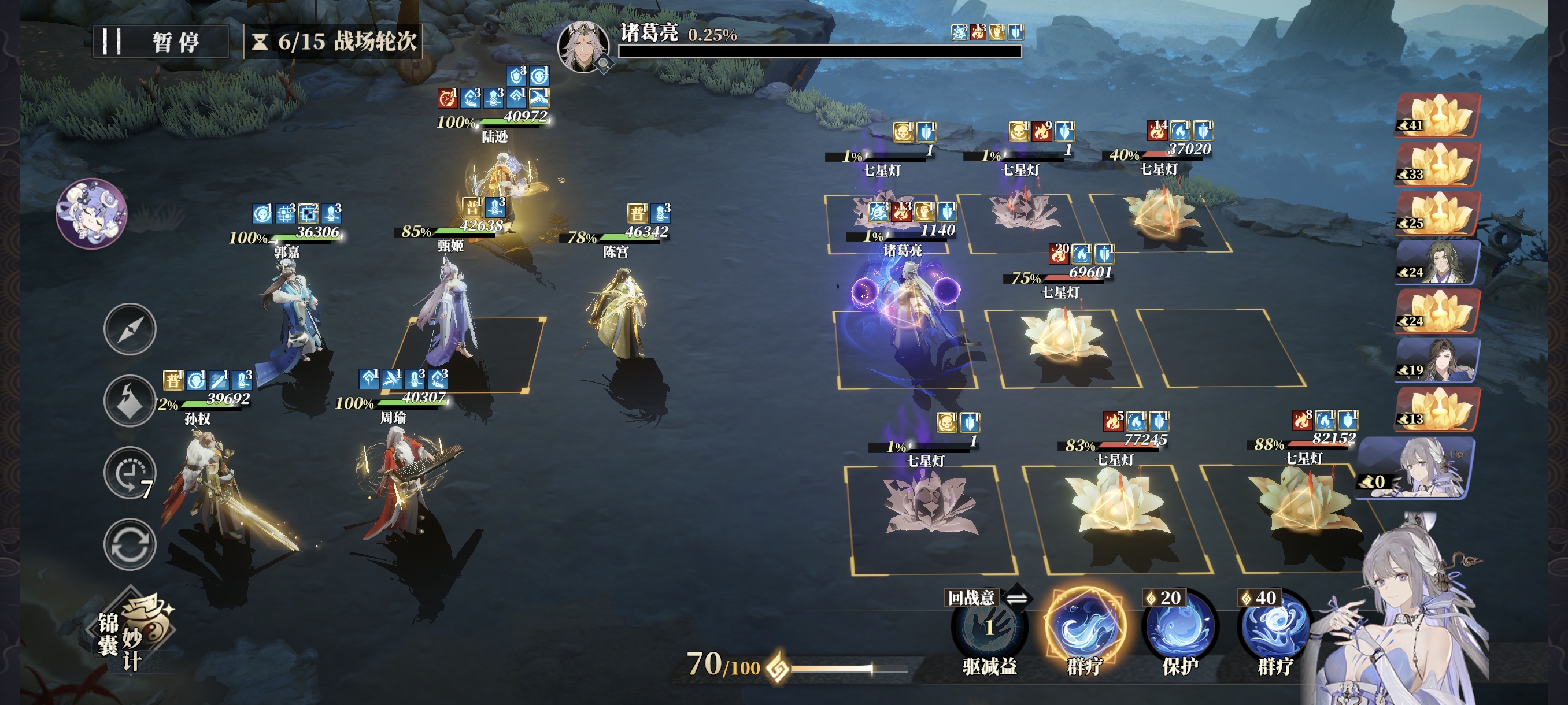Viewport: 1568px width, 705px height.
Task: Inspect boss 诸葛亮 portrait at top
Action: coord(583,46)
